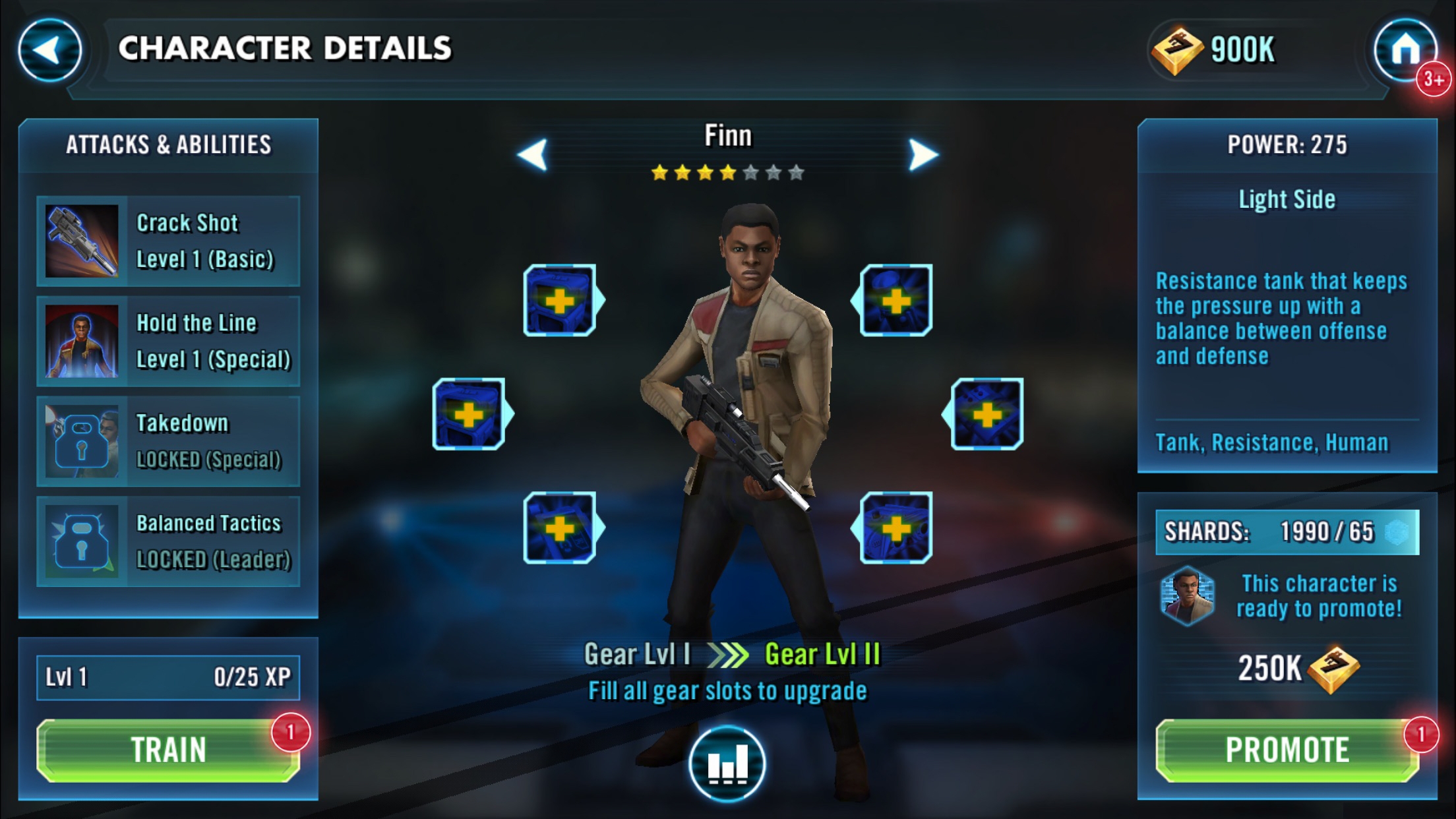Viewport: 1456px width, 819px height.
Task: Open the Shards 1990 / 65 bar
Action: 1287,531
